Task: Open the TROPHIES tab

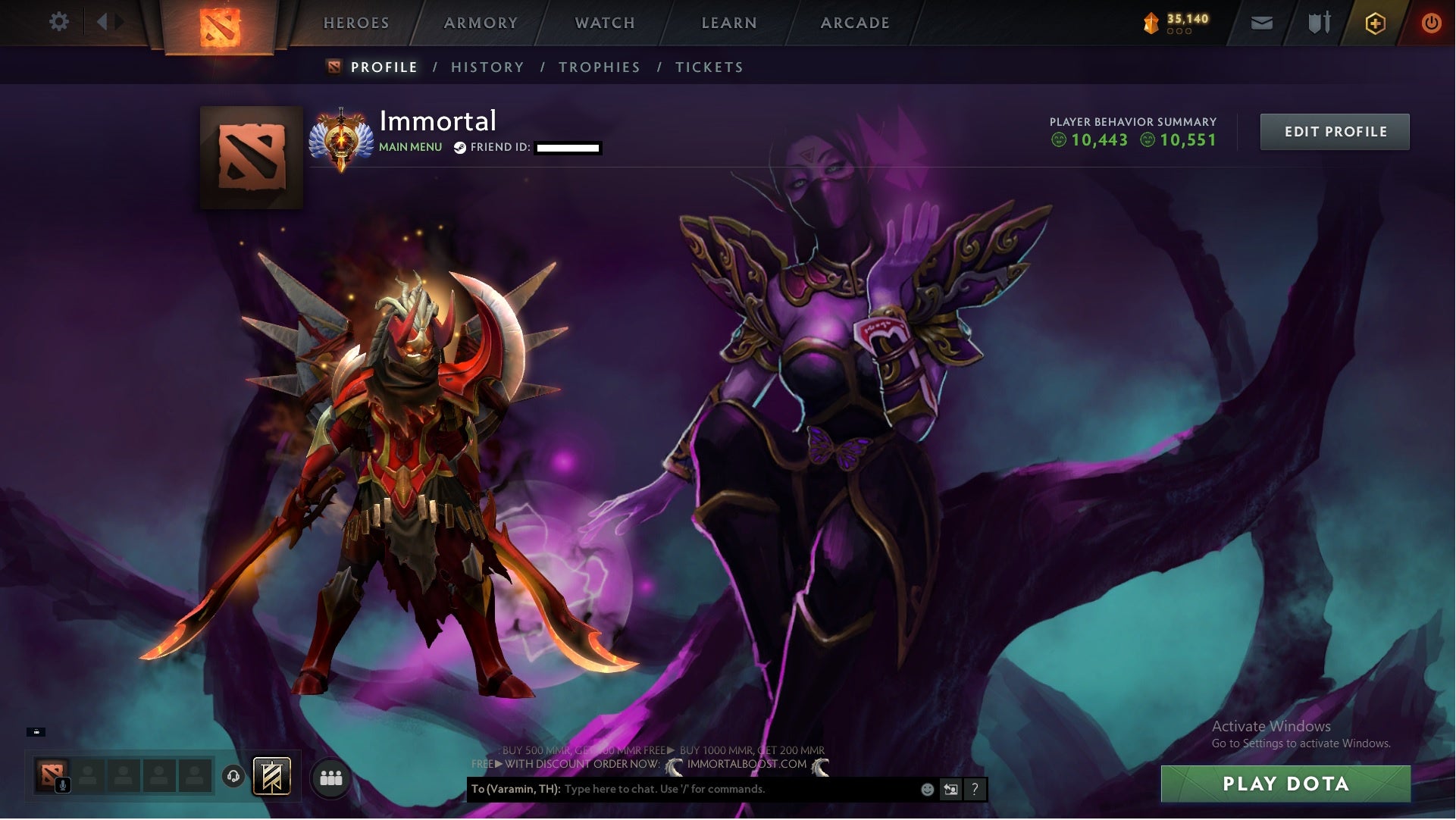Action: click(x=600, y=67)
